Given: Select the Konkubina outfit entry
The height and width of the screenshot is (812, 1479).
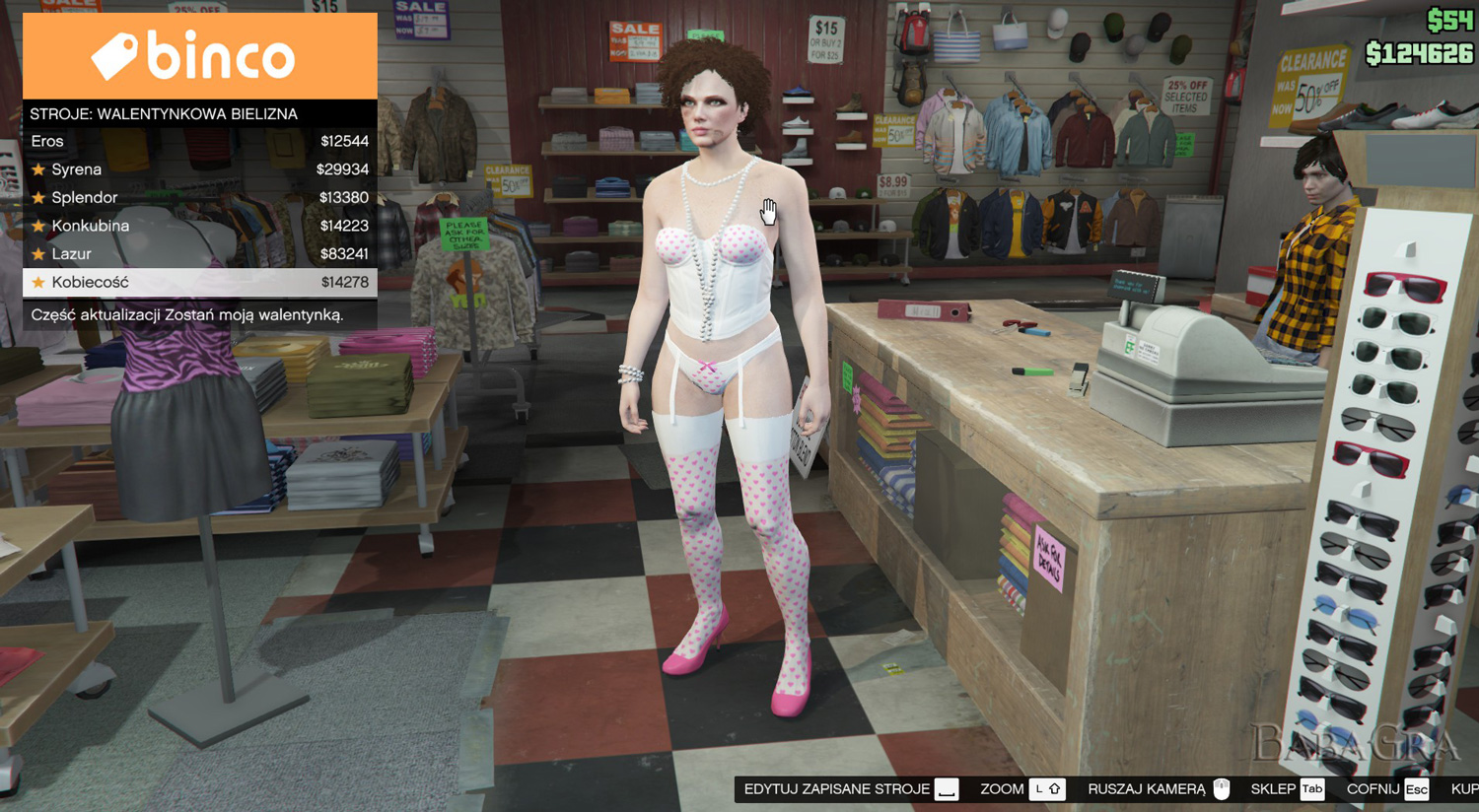Looking at the screenshot, I should point(199,226).
